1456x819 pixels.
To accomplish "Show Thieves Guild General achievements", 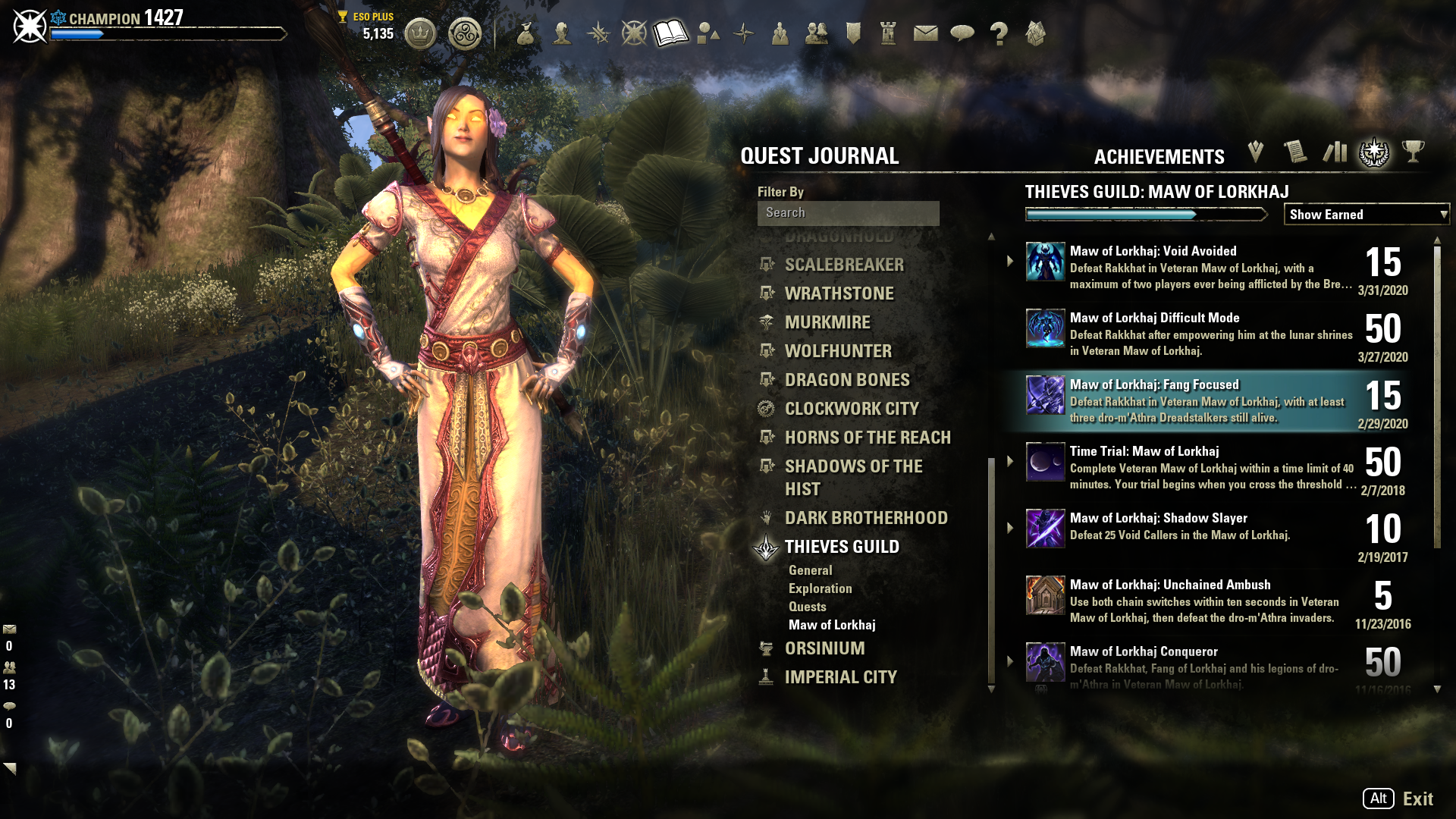I will (x=810, y=570).
